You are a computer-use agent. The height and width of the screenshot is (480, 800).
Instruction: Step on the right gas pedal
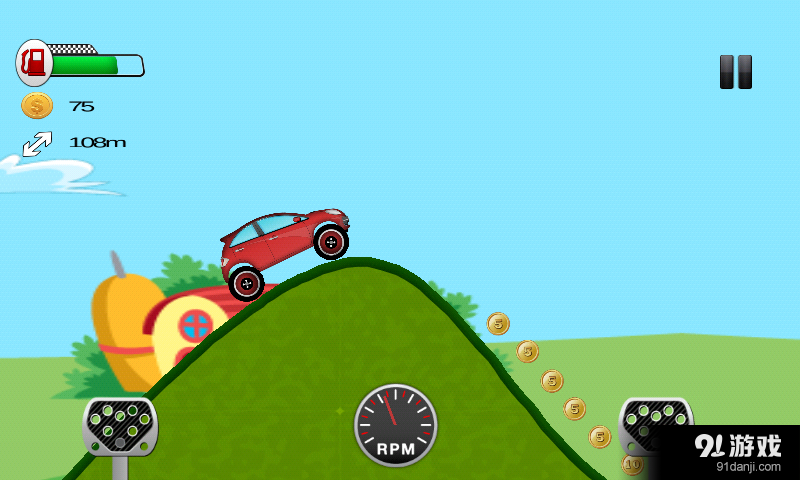coord(654,424)
